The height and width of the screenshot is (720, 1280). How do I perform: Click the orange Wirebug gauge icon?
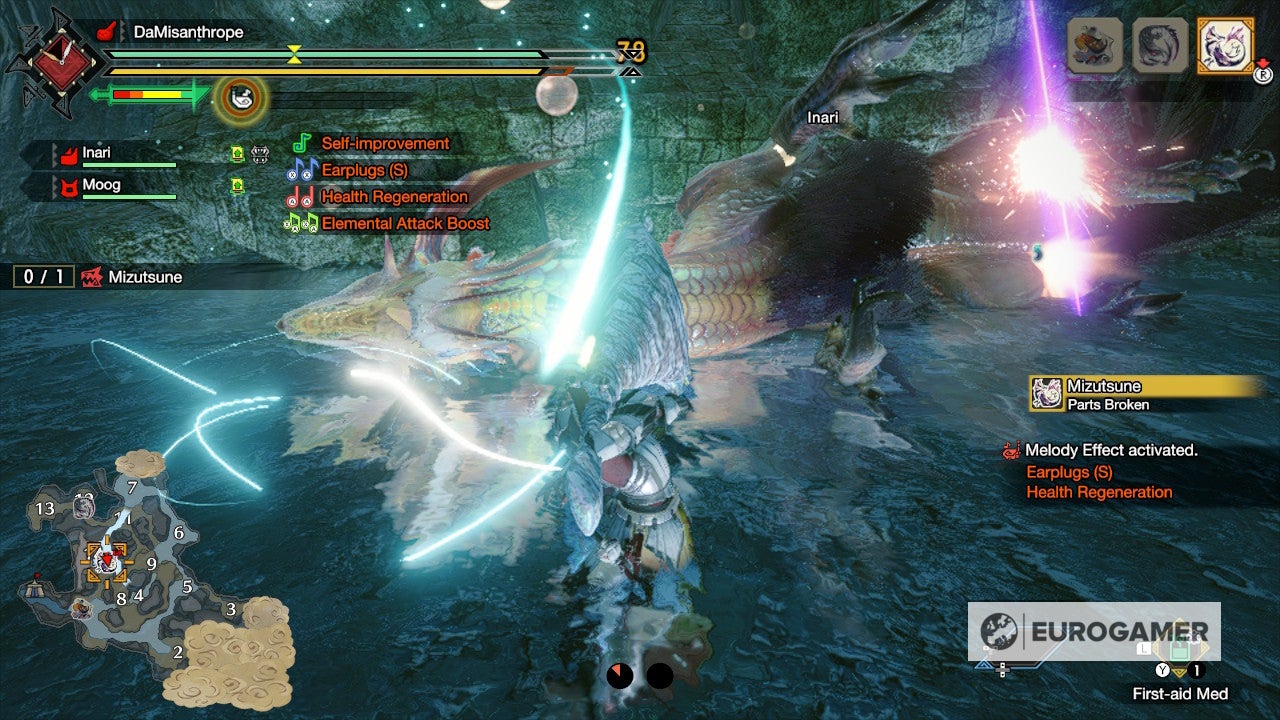pos(237,92)
